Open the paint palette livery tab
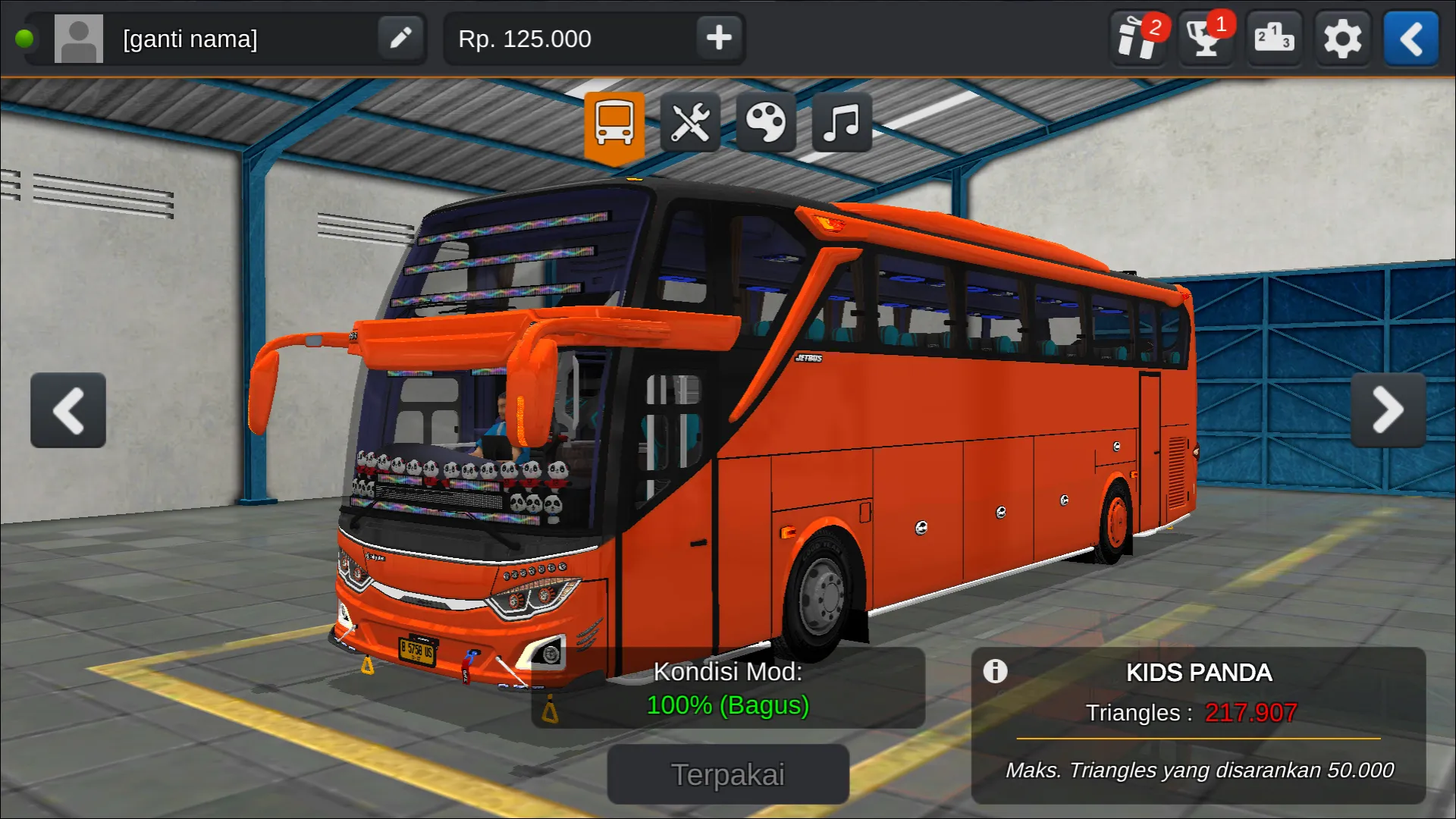This screenshot has width=1456, height=819. coord(766,124)
